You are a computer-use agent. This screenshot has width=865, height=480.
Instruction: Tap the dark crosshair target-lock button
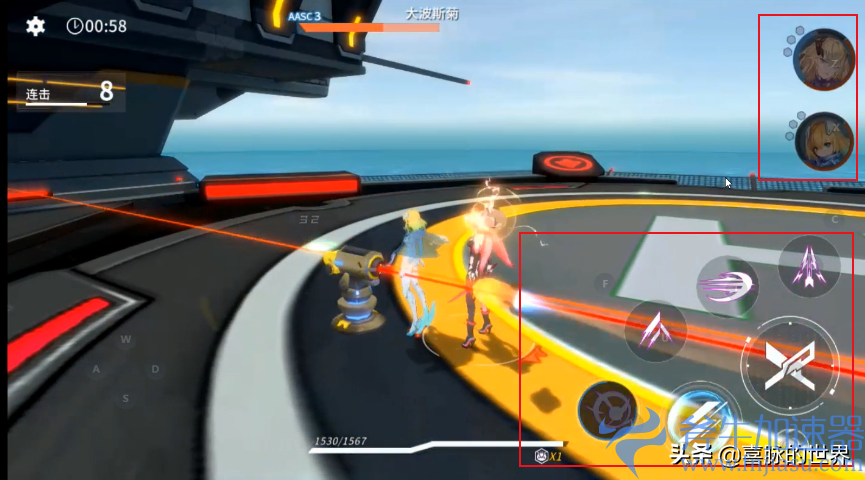click(608, 411)
